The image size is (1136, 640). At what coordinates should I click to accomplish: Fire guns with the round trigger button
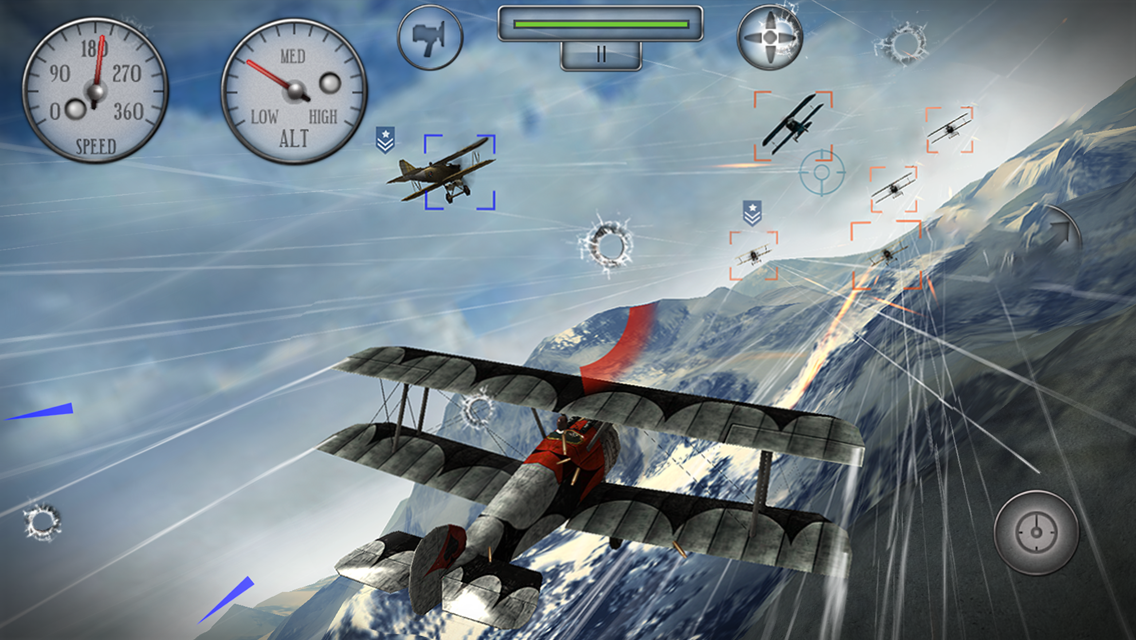[1037, 533]
